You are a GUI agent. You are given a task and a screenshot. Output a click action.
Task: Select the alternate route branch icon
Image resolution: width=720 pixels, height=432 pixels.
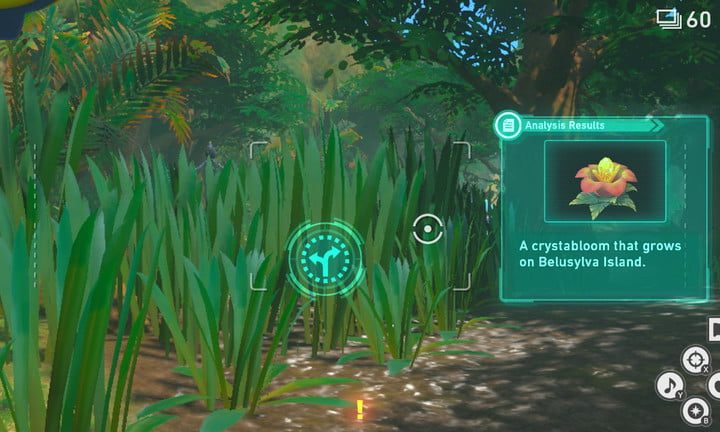pos(325,258)
